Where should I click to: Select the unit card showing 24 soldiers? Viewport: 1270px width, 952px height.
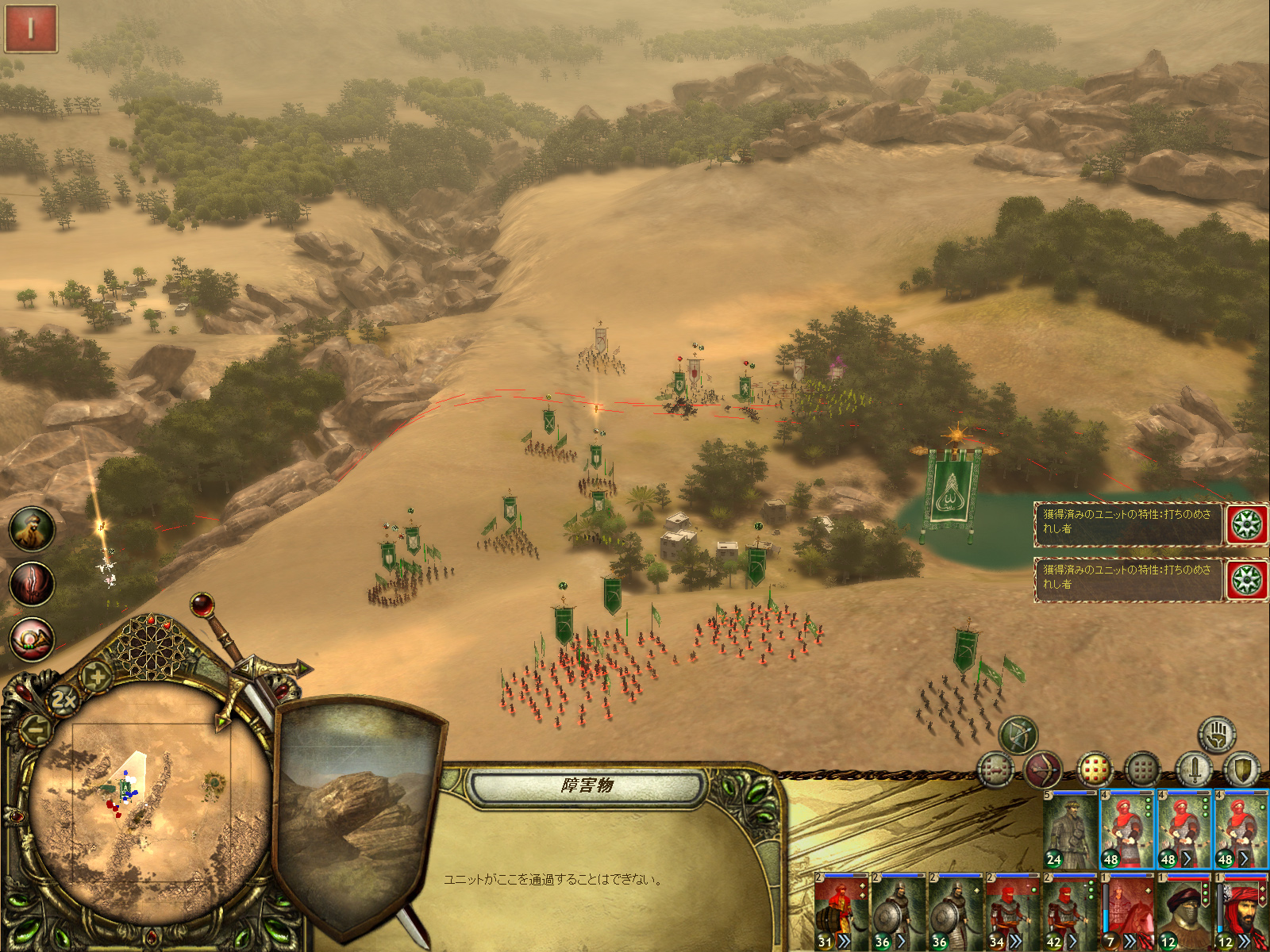coord(1070,829)
